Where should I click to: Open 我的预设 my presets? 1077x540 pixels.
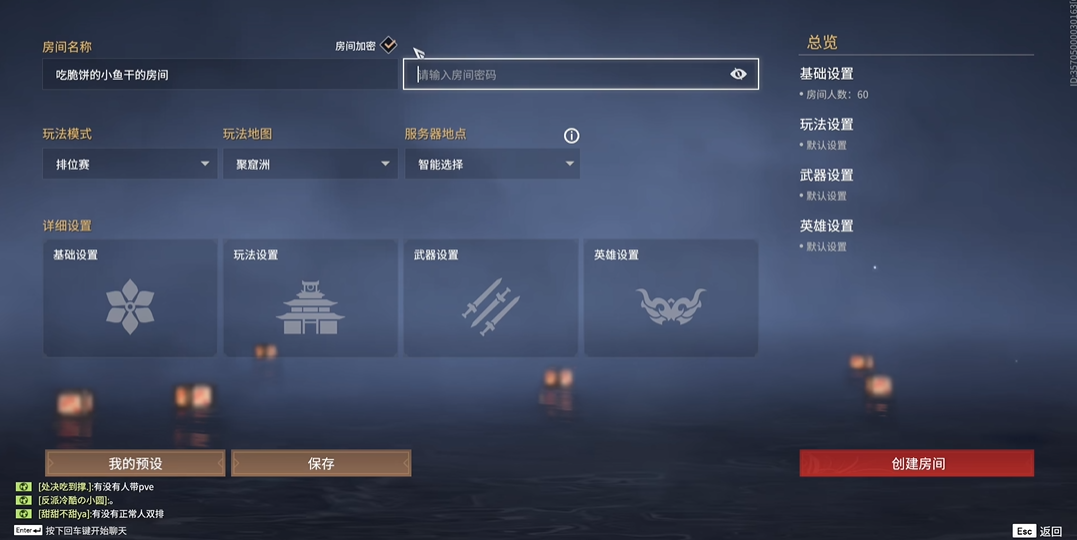(x=135, y=463)
